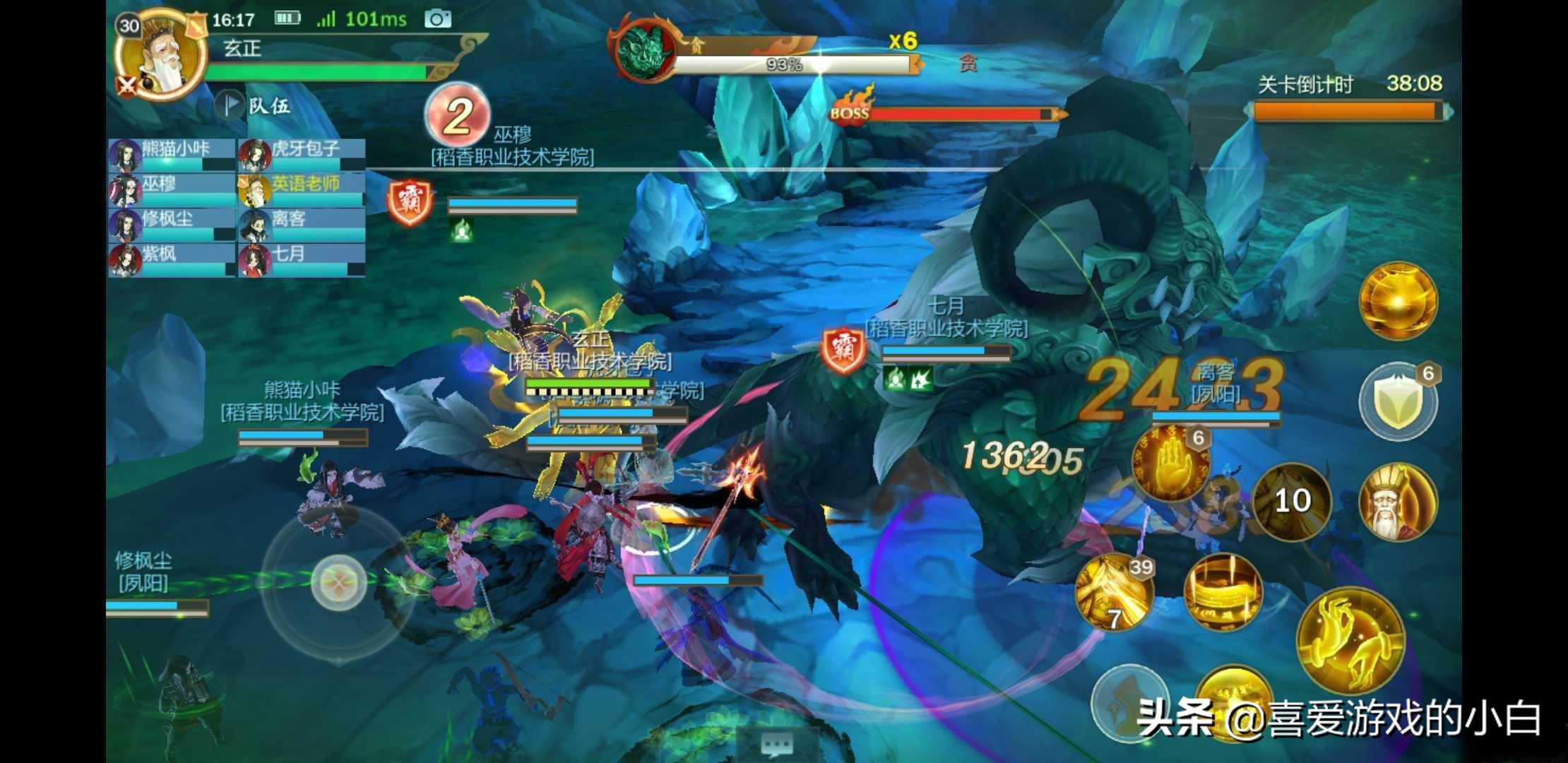Tap the camera screenshot icon
The height and width of the screenshot is (763, 1568).
click(437, 19)
